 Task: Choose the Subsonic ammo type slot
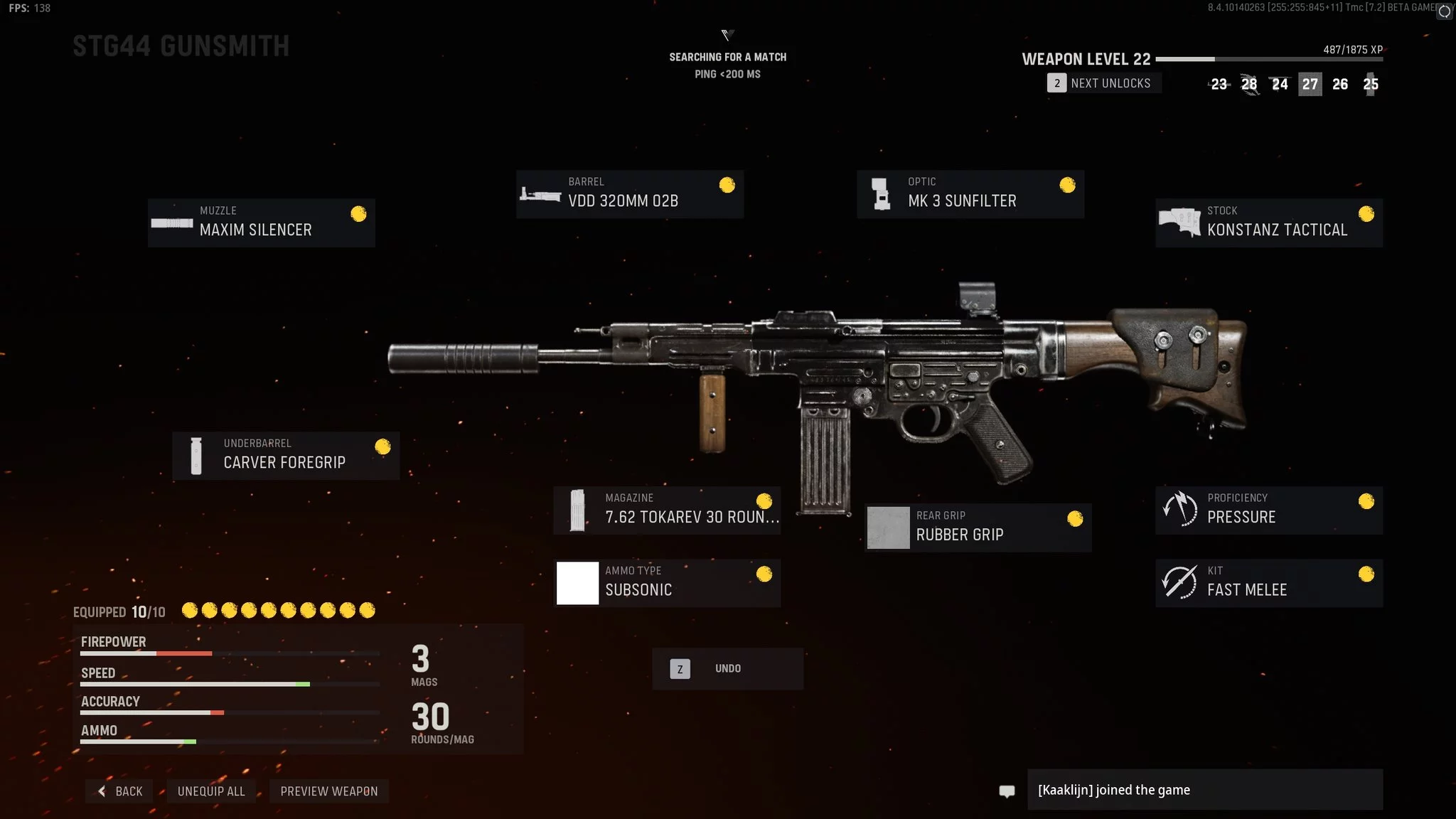pyautogui.click(x=667, y=583)
